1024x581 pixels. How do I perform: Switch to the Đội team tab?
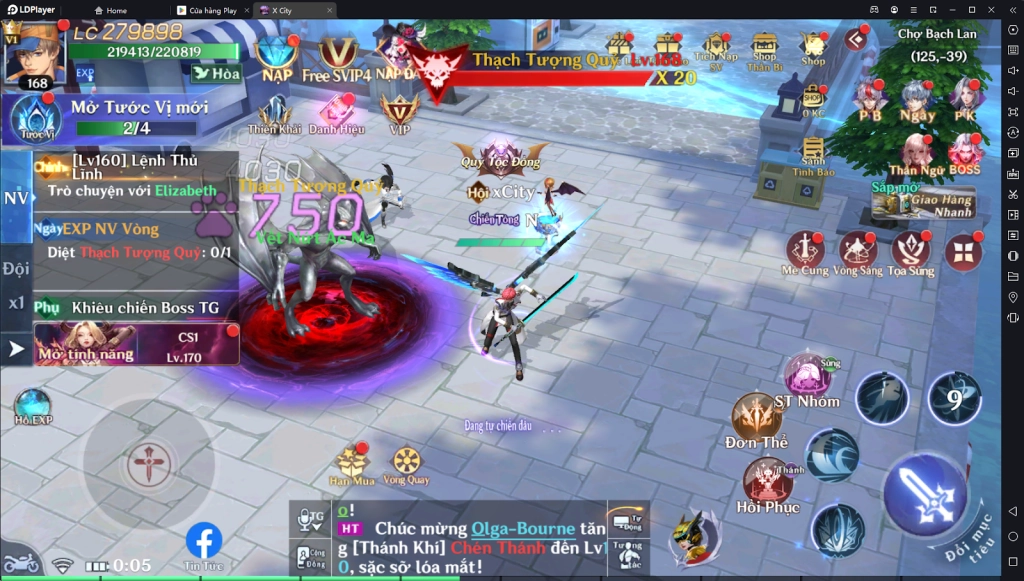coord(16,268)
